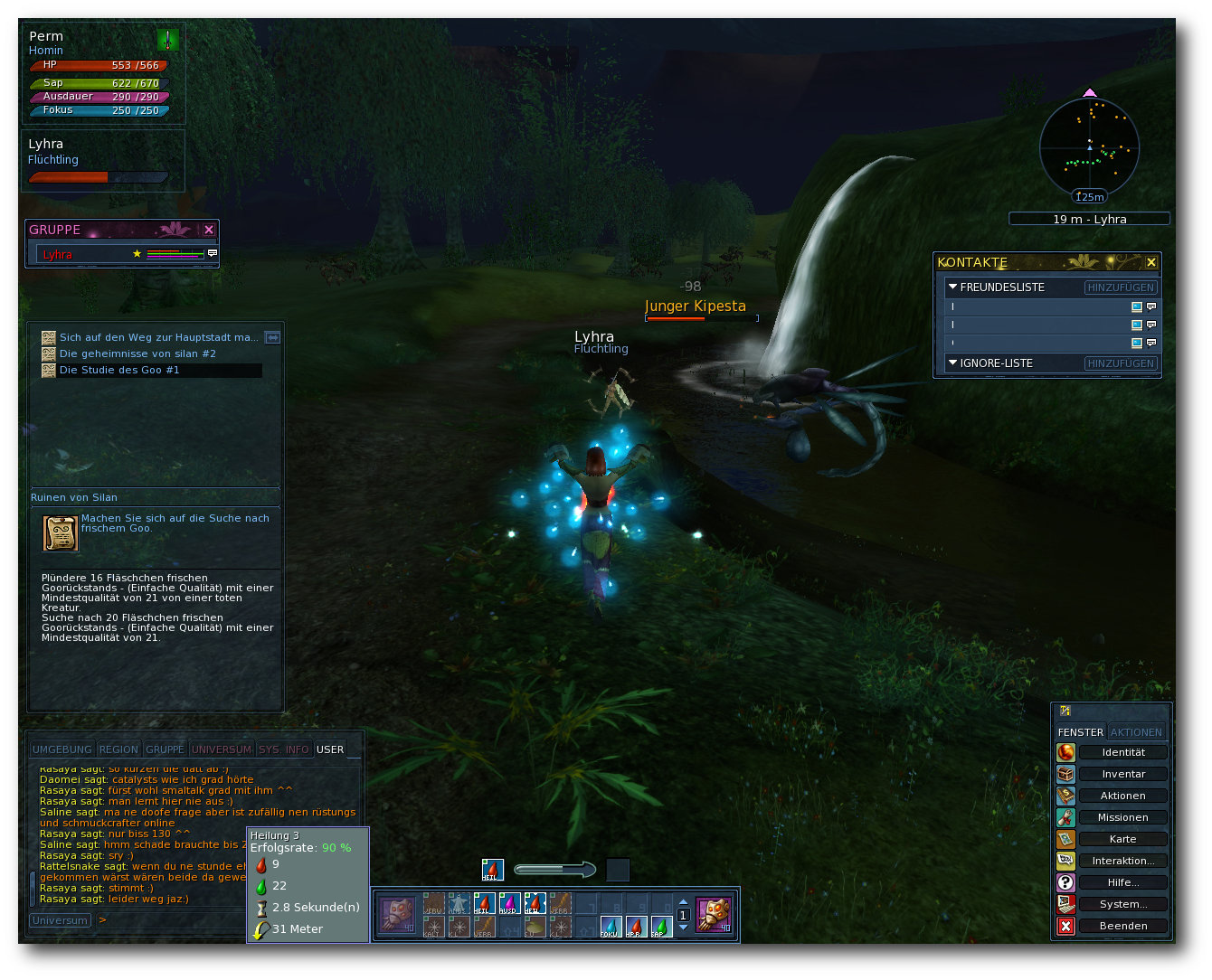Open the Identität window
The height and width of the screenshot is (980, 1212).
pos(1122,752)
